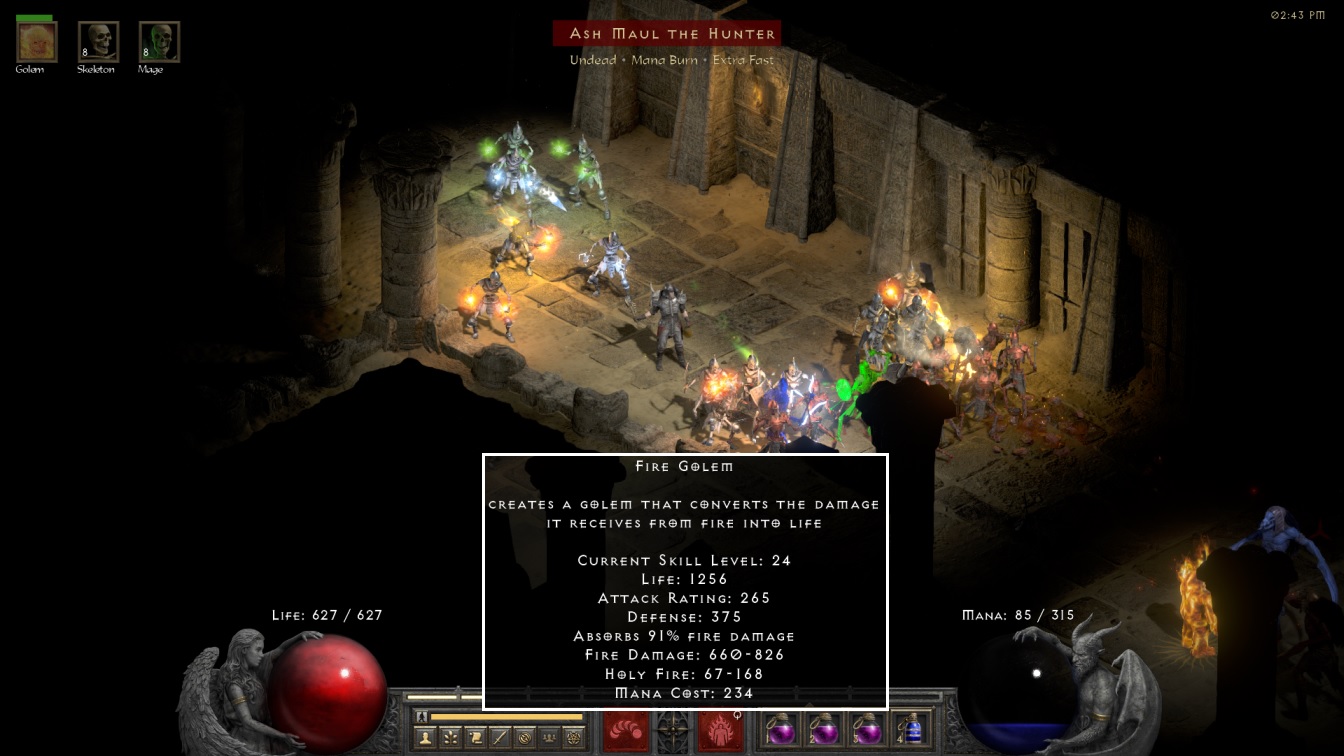This screenshot has width=1344, height=756.
Task: Select the skeleton Mage portrait
Action: point(159,42)
